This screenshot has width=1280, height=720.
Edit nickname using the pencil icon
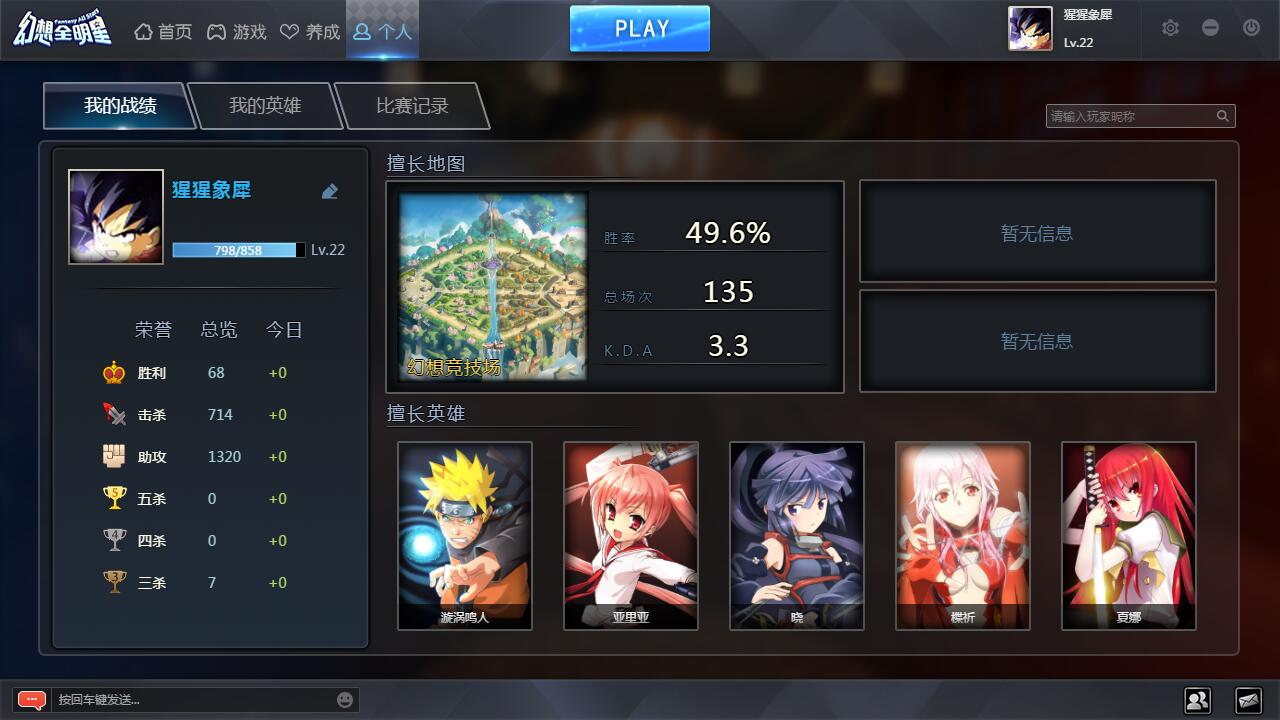330,191
